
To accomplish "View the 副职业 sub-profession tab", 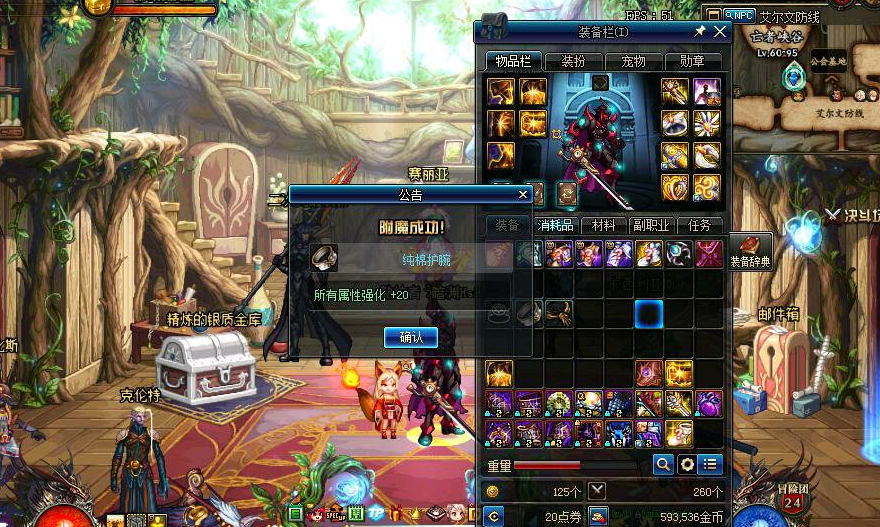I will coord(652,225).
